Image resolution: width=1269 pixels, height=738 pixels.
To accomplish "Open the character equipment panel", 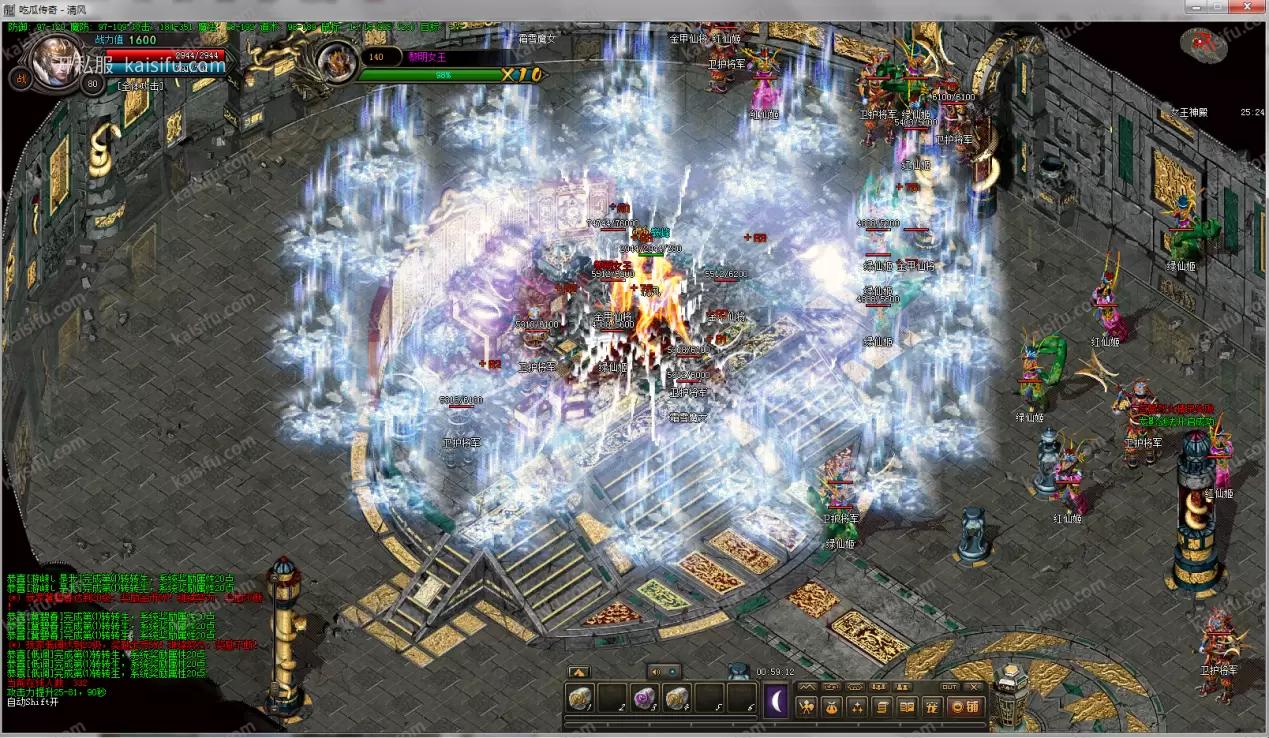I will (x=806, y=707).
